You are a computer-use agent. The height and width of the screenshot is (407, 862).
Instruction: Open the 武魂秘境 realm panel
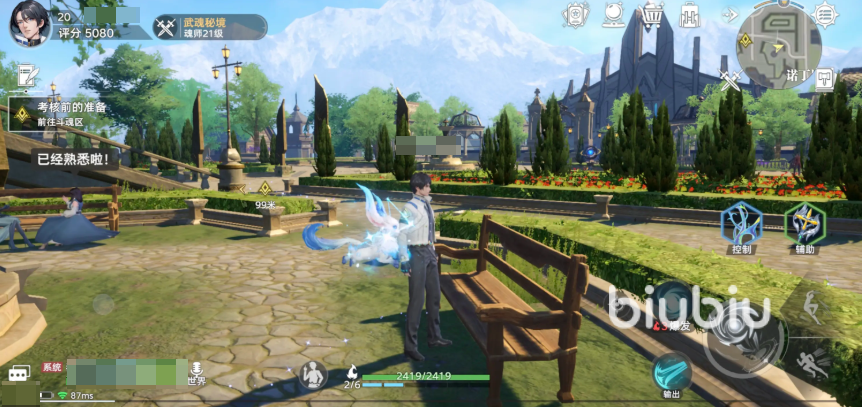[210, 27]
